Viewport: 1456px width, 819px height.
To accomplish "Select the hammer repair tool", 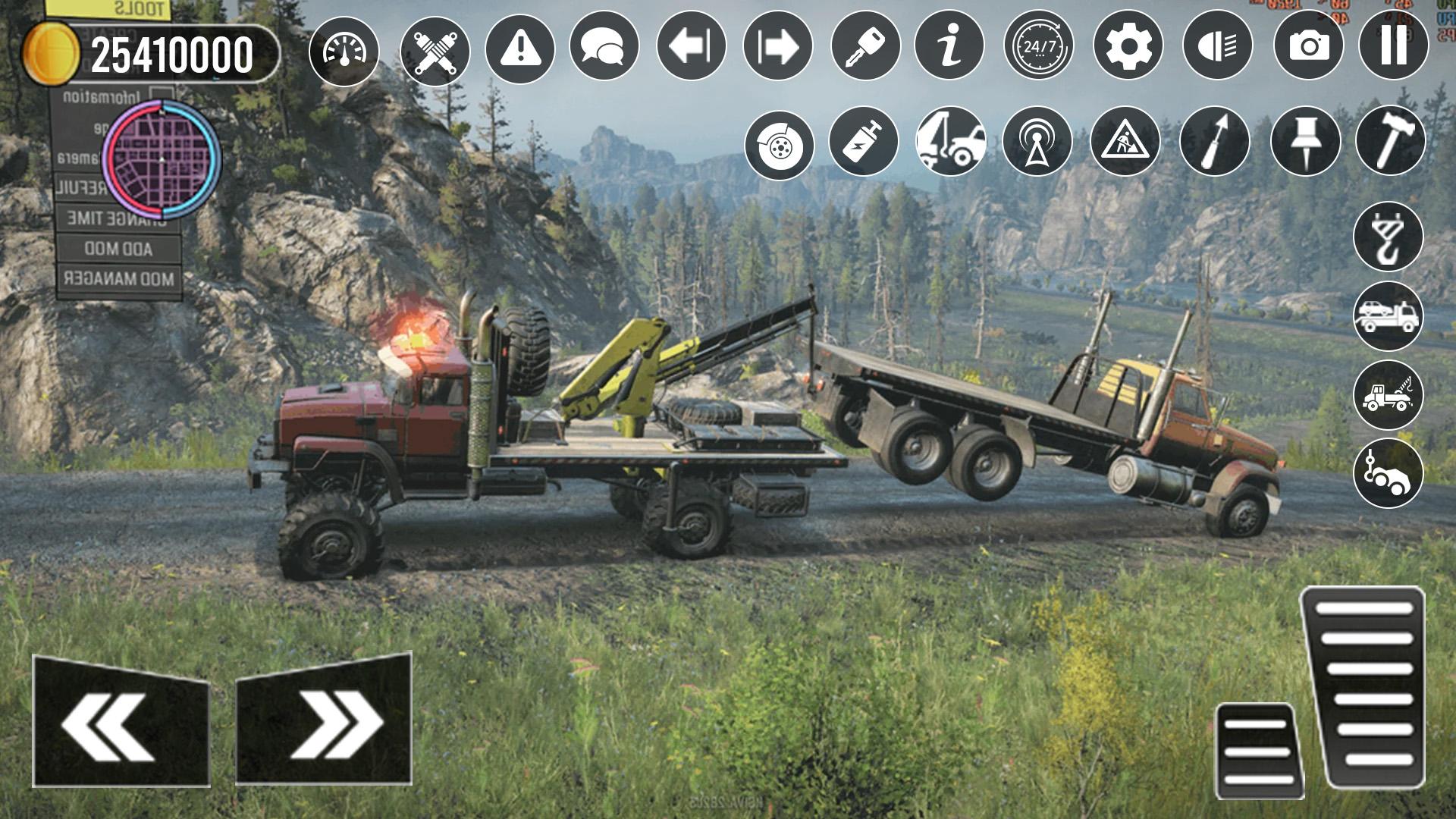I will click(1390, 140).
